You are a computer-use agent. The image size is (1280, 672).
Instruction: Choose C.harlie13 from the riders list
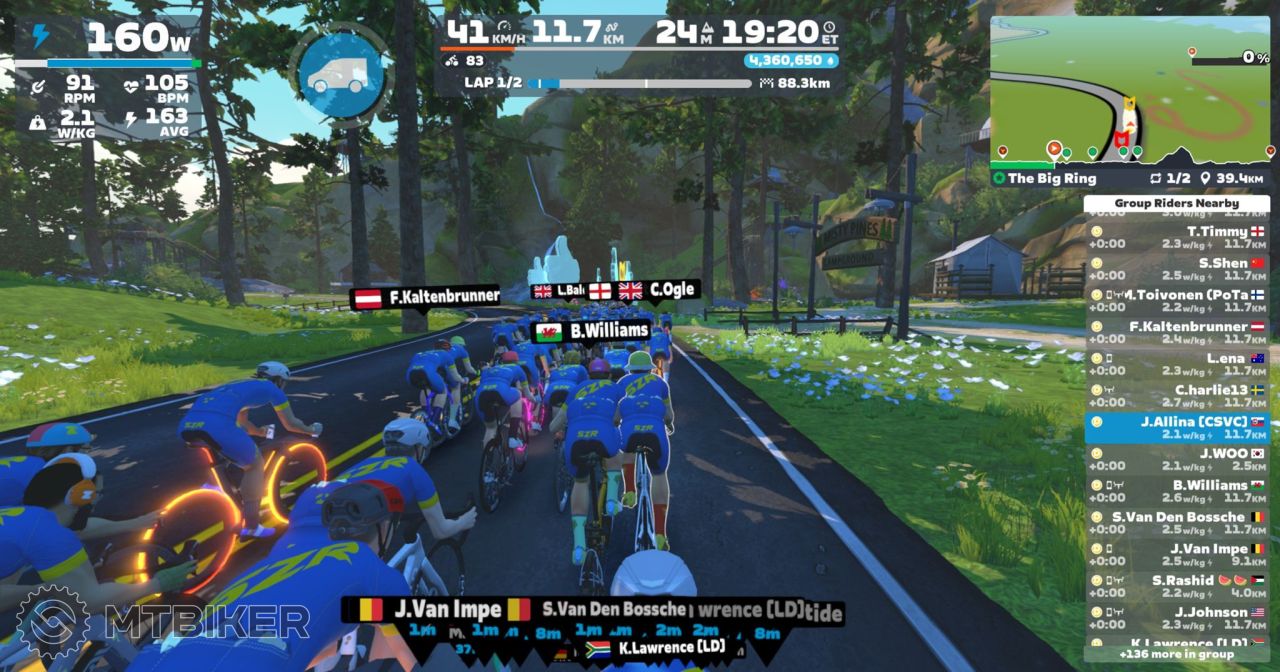1177,396
